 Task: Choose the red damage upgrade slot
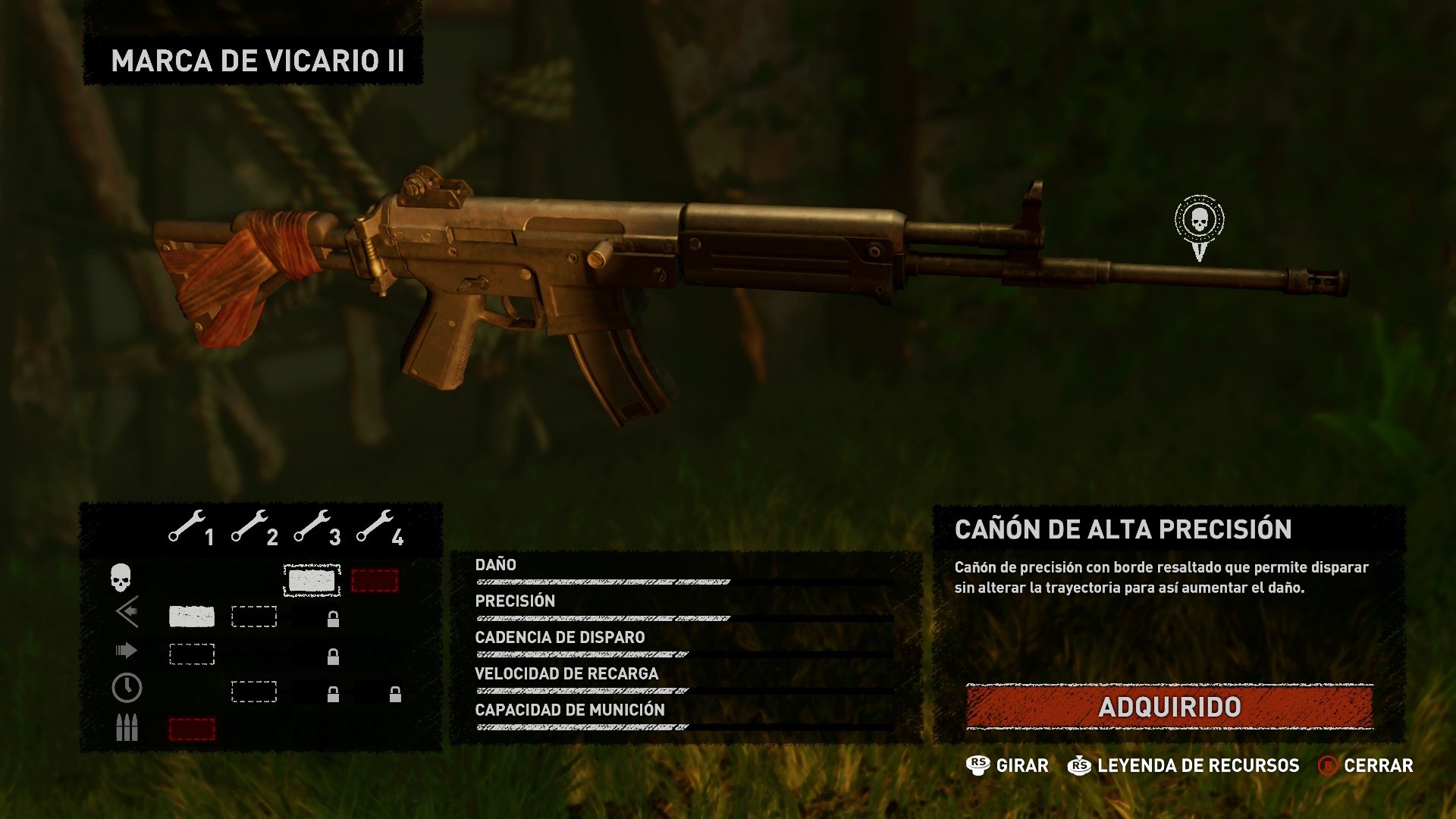point(375,581)
